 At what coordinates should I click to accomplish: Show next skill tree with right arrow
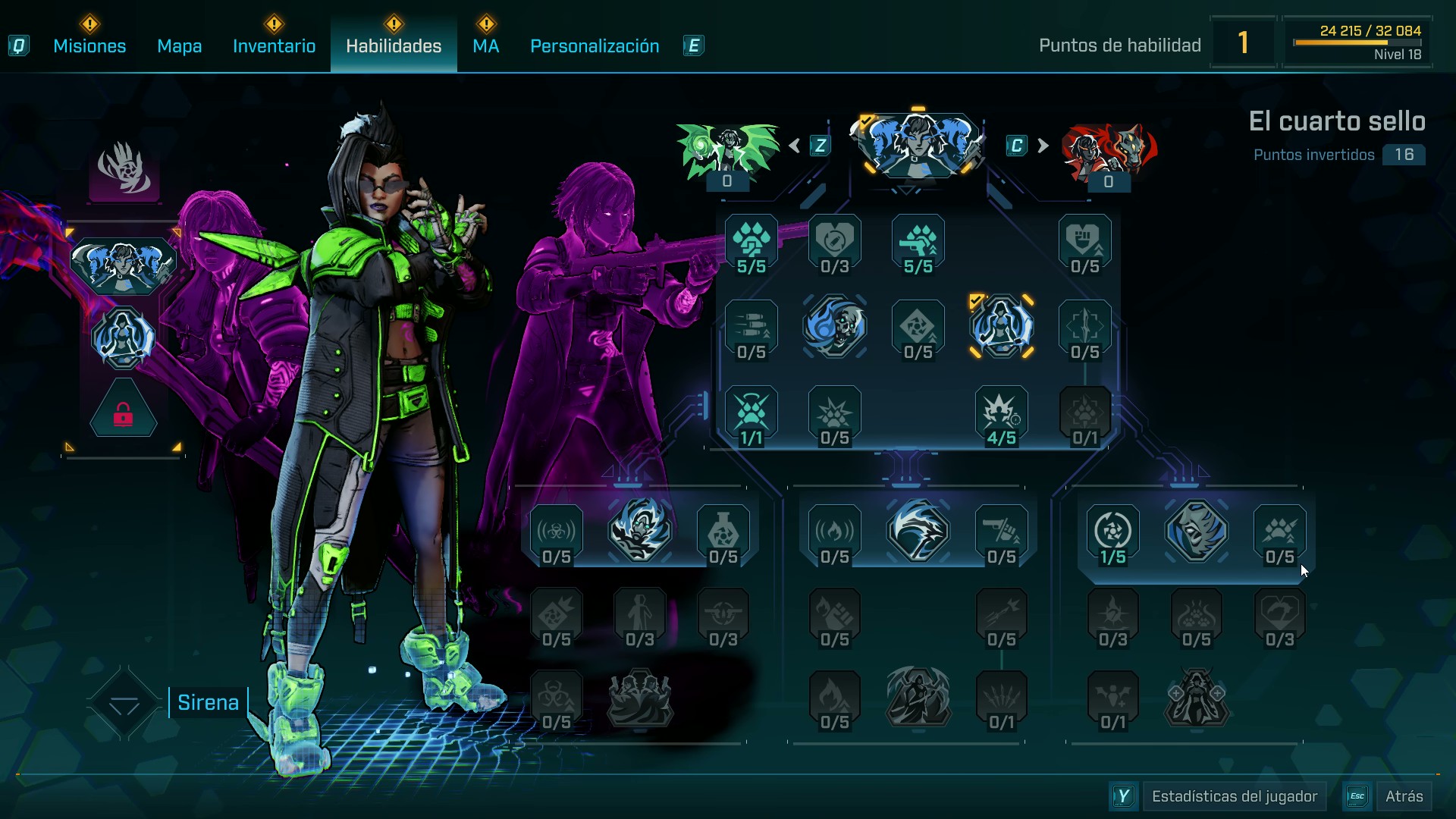pos(1043,146)
